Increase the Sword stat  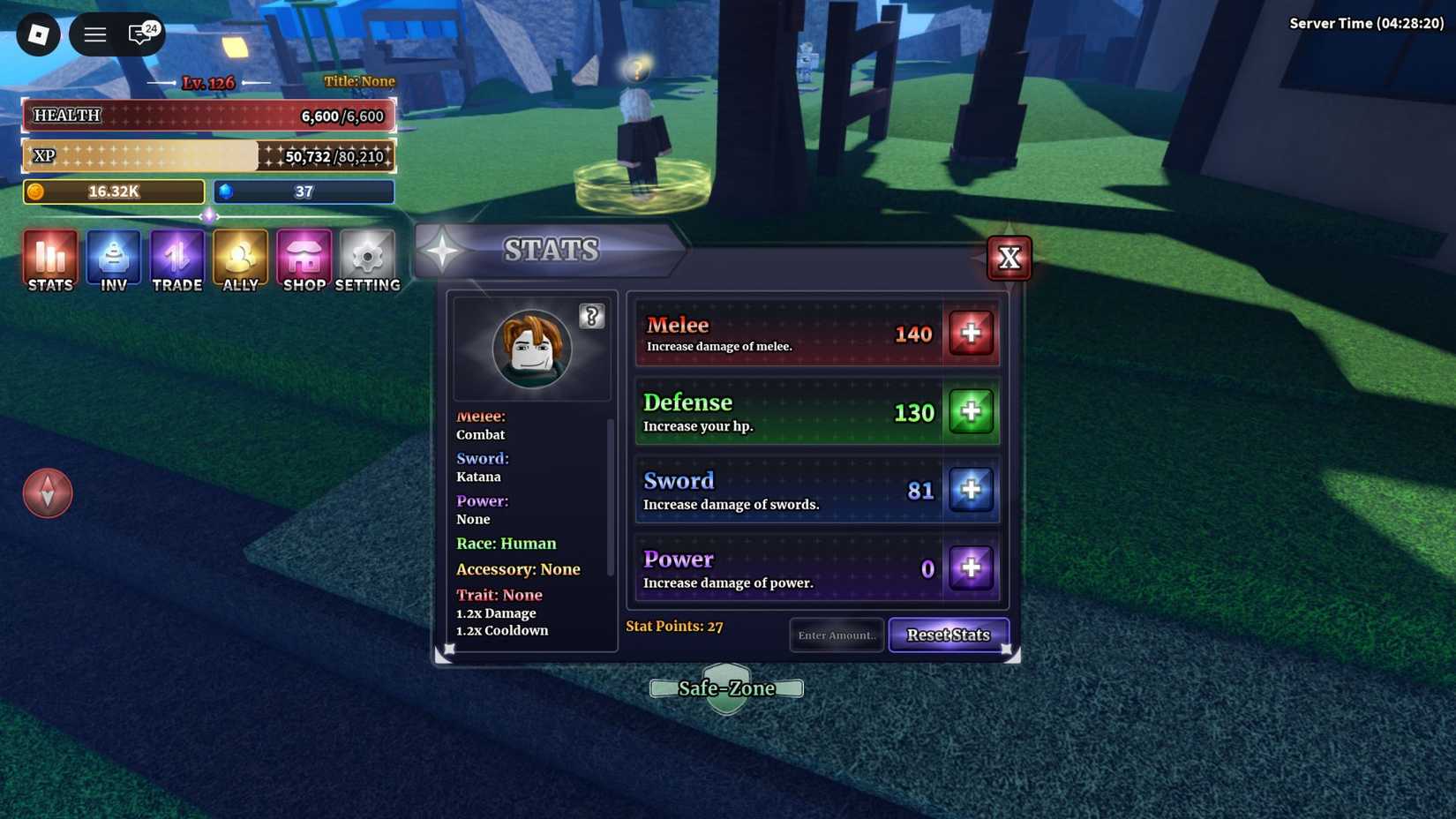click(x=972, y=490)
